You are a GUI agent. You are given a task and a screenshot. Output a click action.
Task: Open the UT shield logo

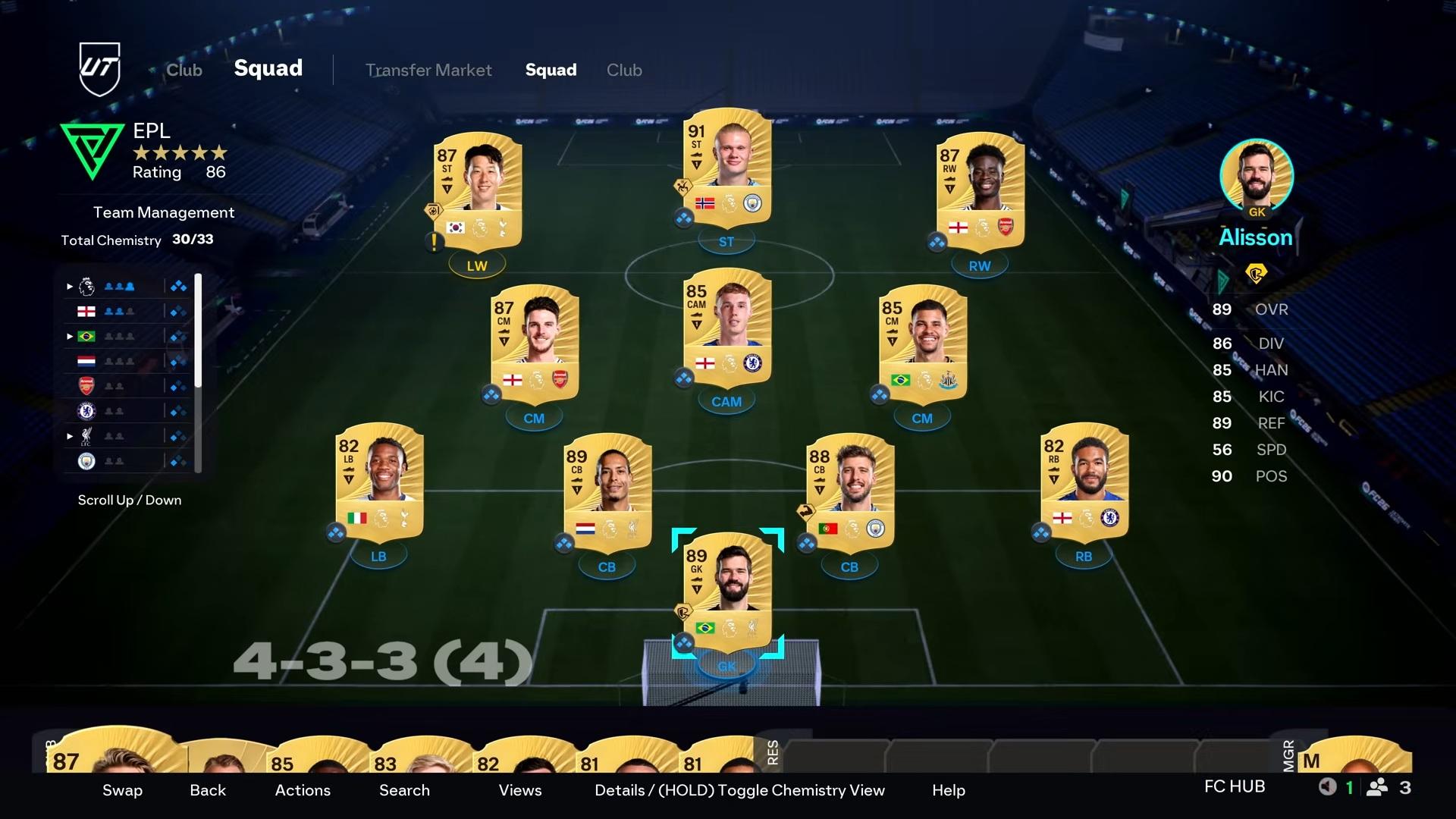click(x=99, y=69)
